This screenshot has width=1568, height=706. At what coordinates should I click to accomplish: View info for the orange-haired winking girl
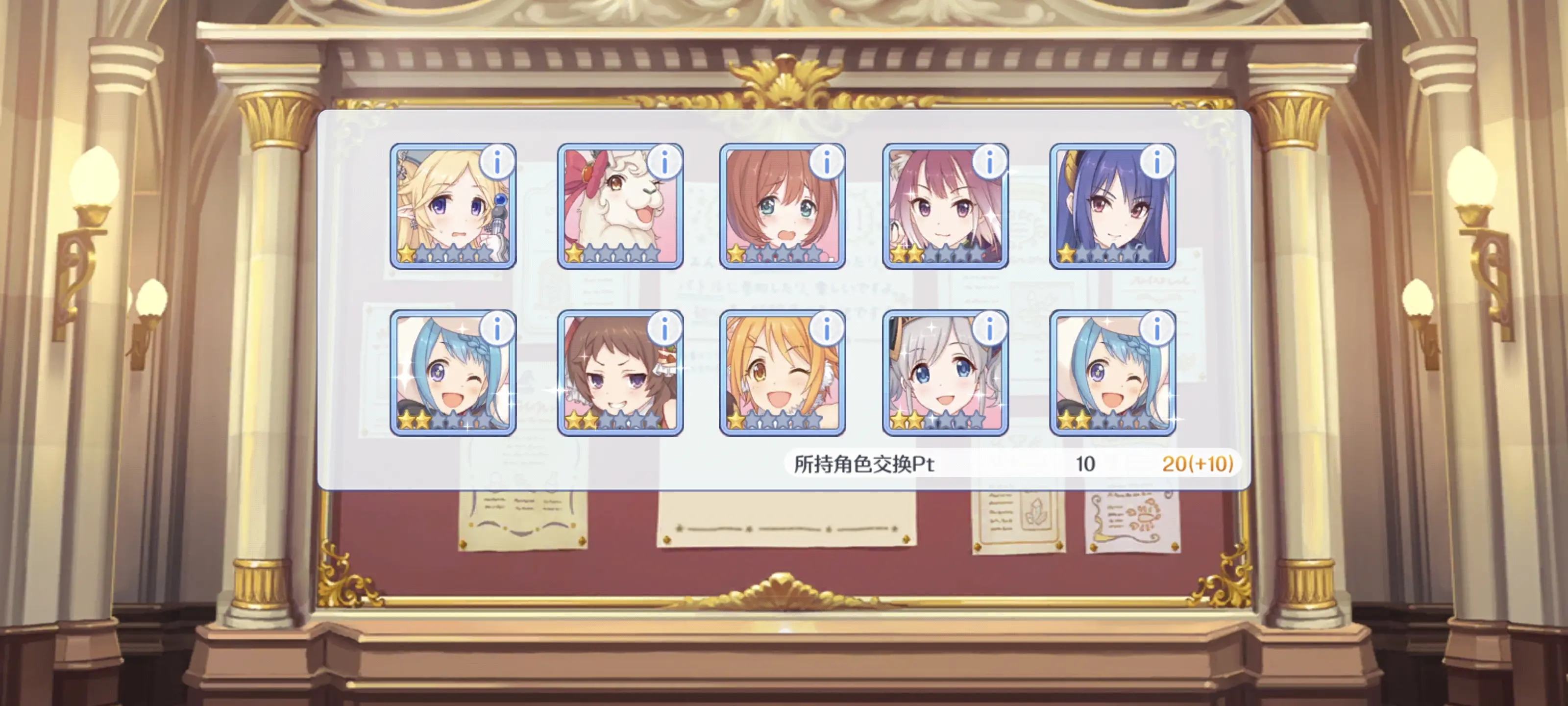click(x=827, y=329)
